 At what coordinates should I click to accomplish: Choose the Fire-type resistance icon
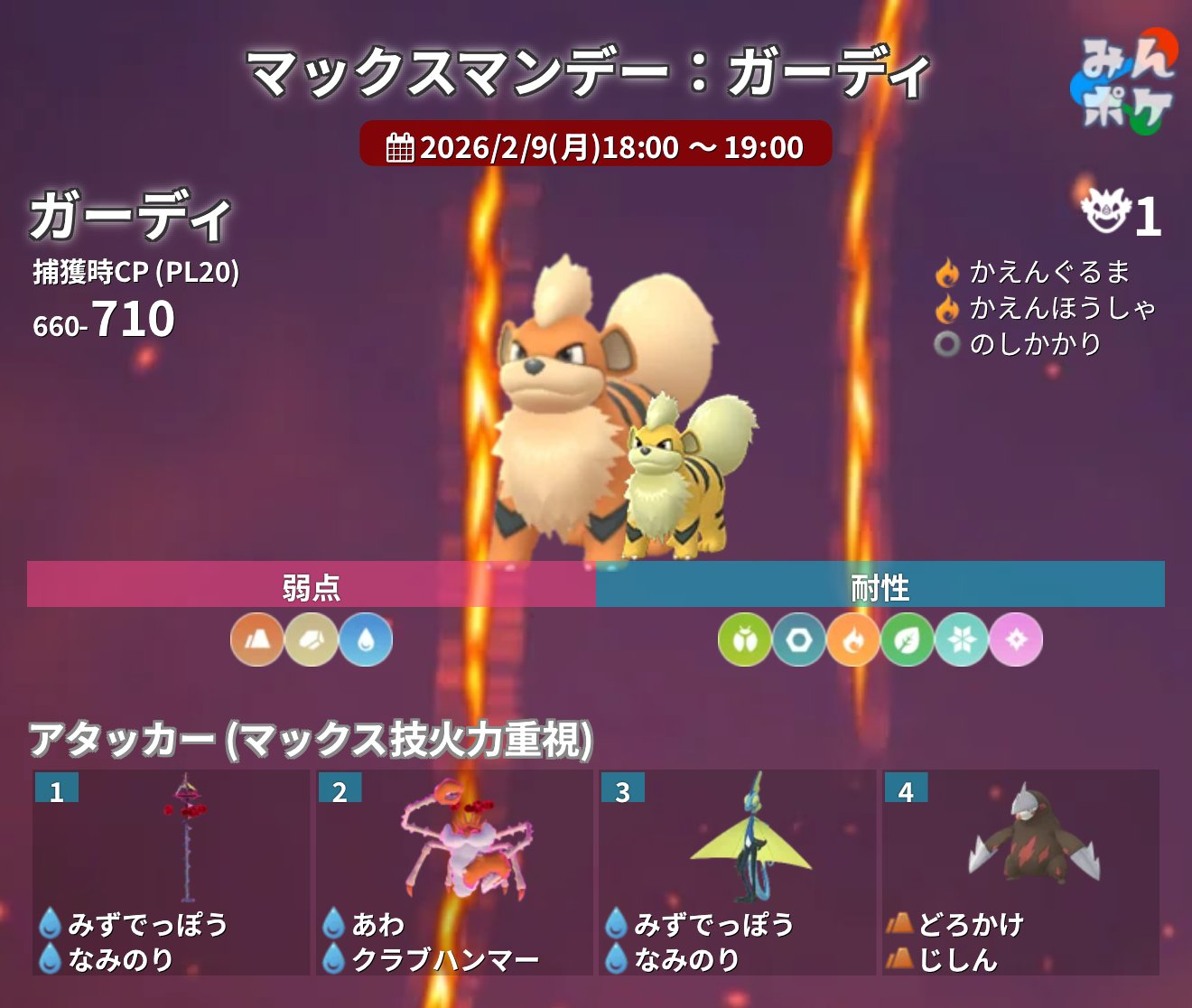853,639
